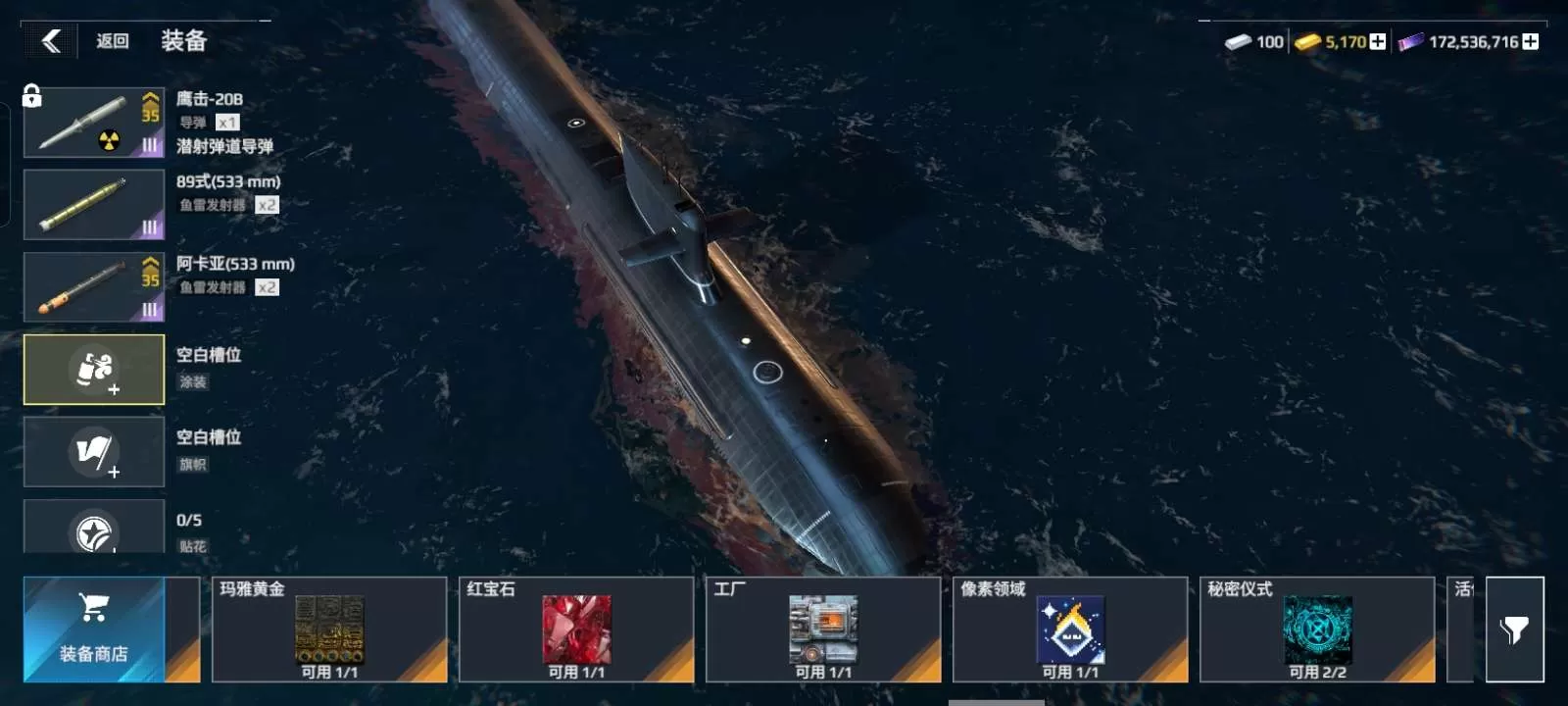Add gold with the plus button

1378,41
